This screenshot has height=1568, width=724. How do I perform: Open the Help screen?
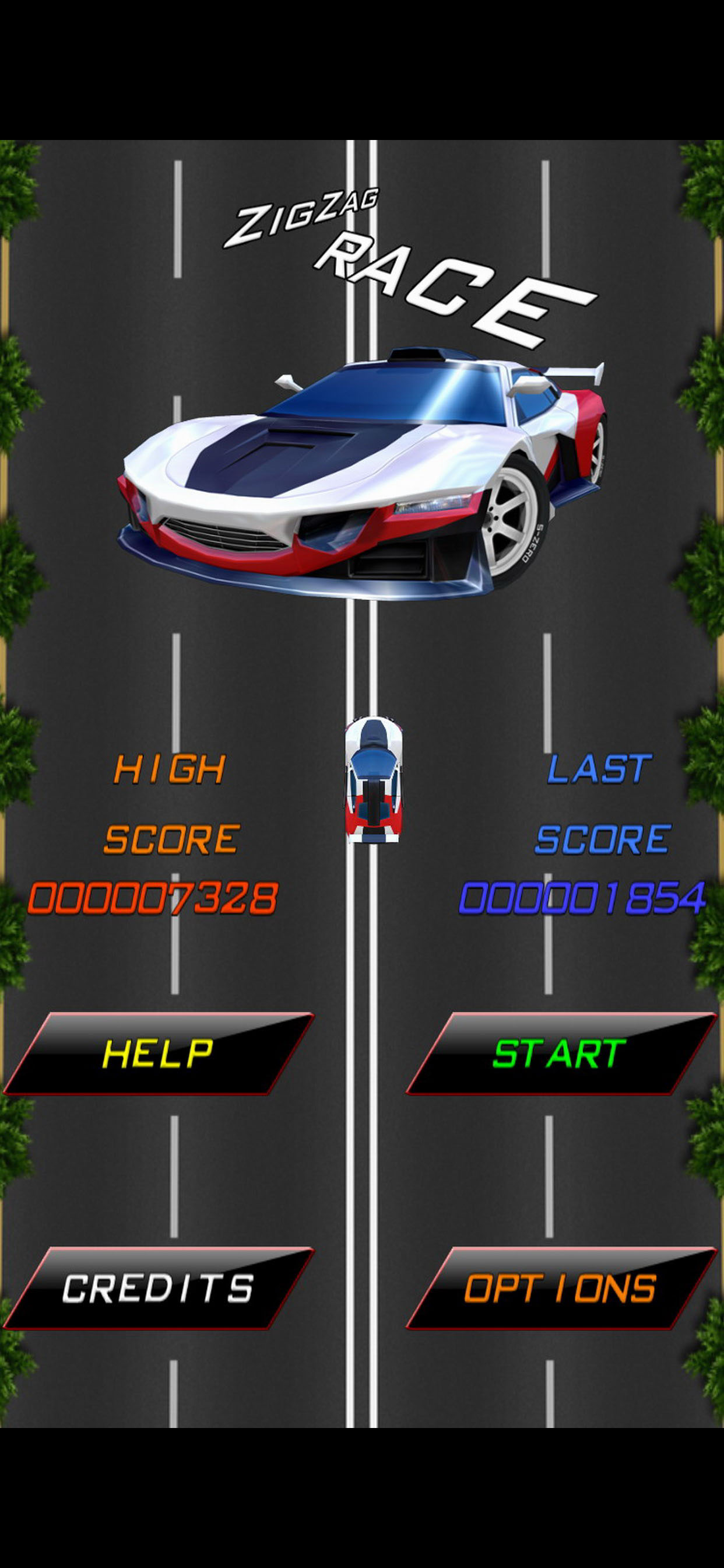pyautogui.click(x=158, y=1053)
